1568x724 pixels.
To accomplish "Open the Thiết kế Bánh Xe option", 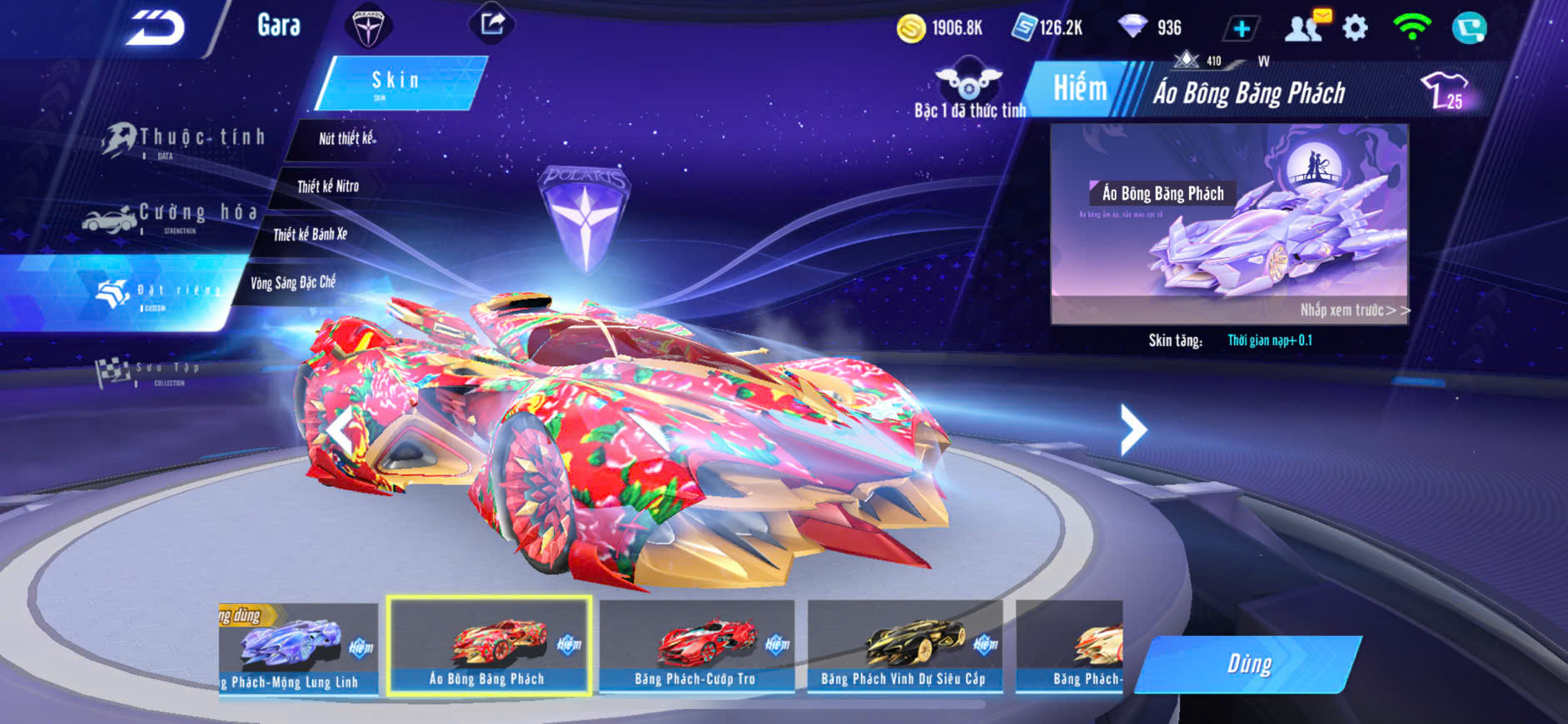I will [x=311, y=235].
